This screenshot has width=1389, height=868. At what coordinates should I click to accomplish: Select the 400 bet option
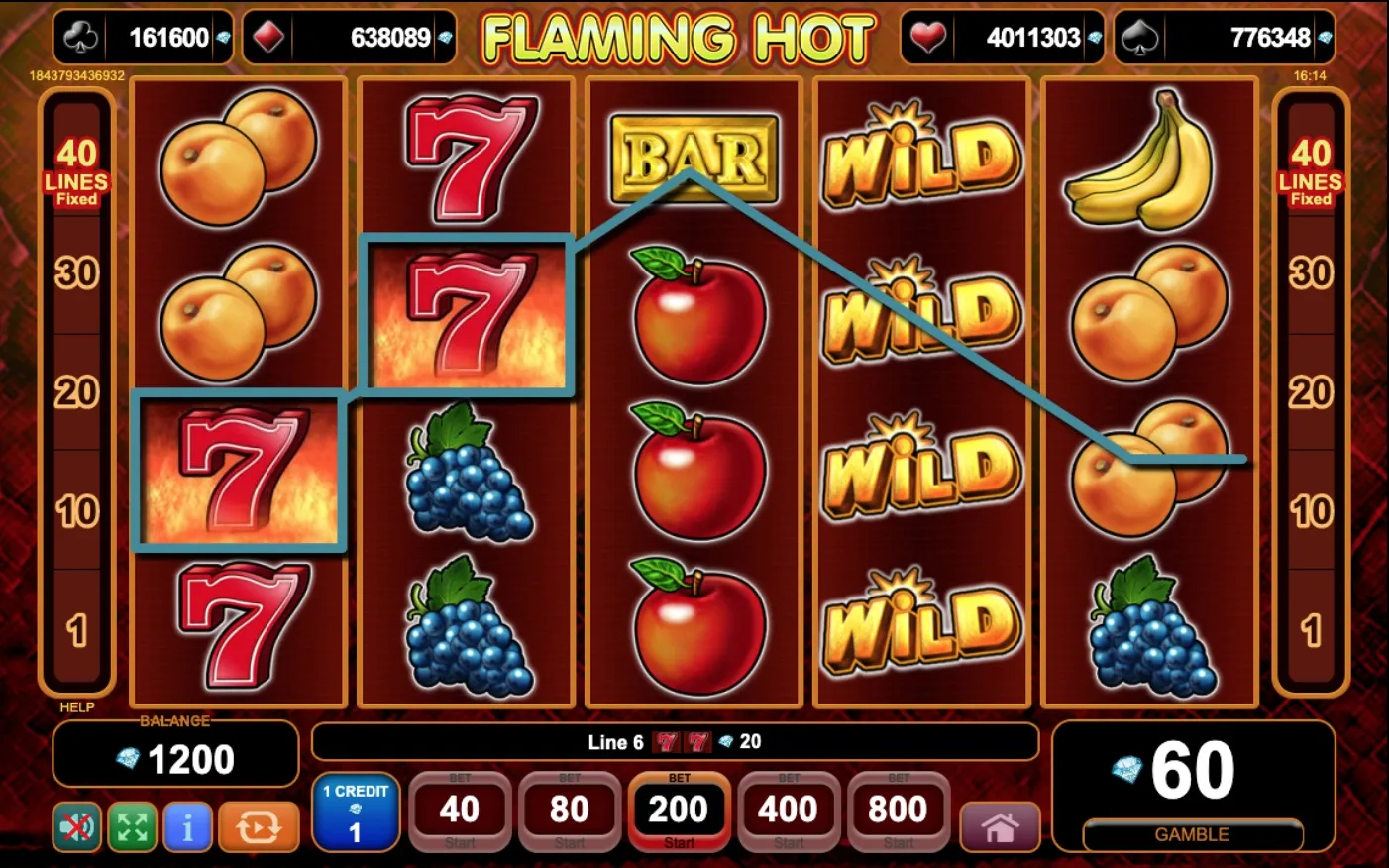(x=788, y=809)
